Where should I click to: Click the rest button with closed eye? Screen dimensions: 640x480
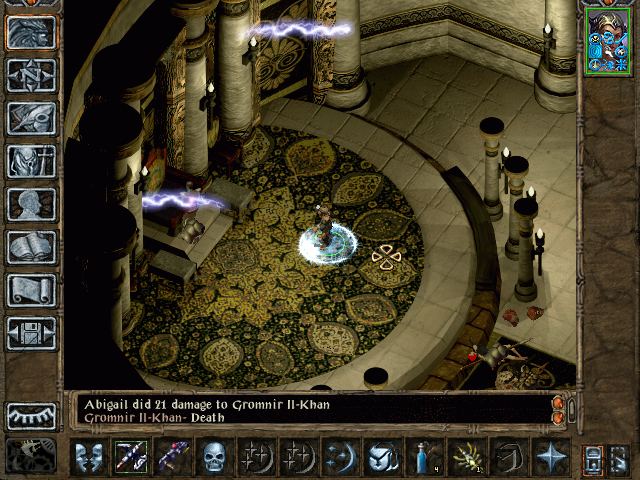32,415
